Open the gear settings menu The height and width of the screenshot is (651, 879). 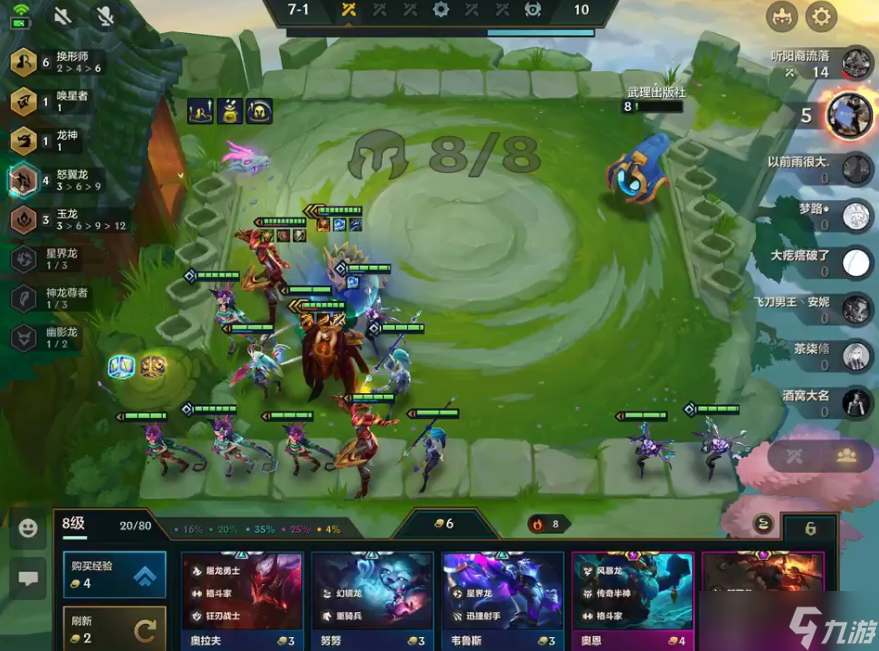pyautogui.click(x=821, y=16)
